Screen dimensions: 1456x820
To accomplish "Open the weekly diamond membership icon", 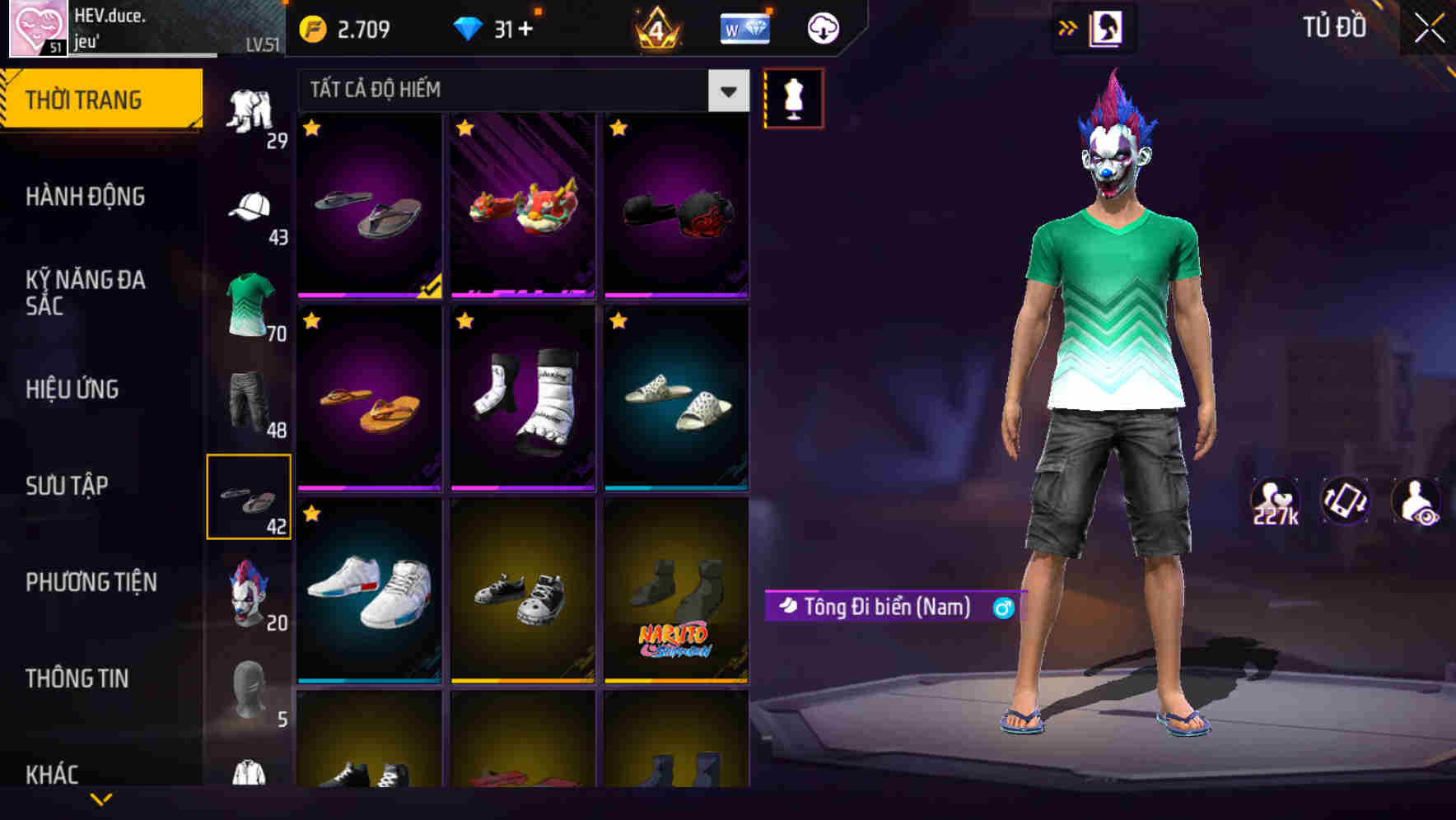I will (744, 27).
